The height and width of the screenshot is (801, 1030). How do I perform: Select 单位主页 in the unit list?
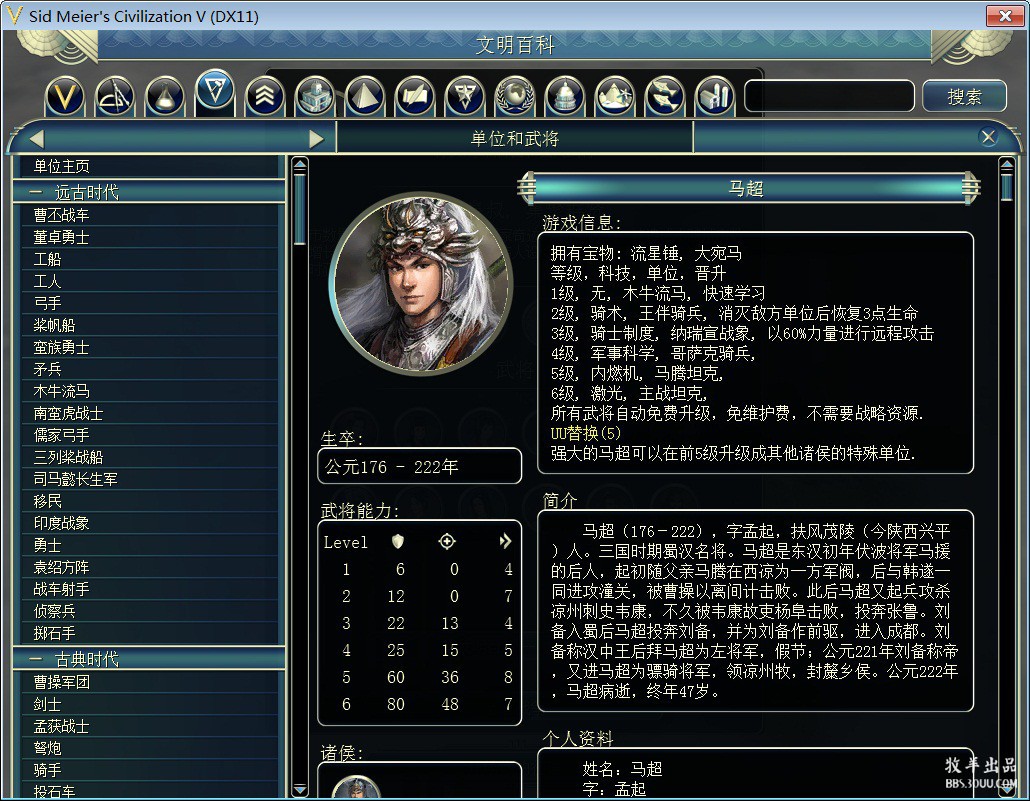62,166
